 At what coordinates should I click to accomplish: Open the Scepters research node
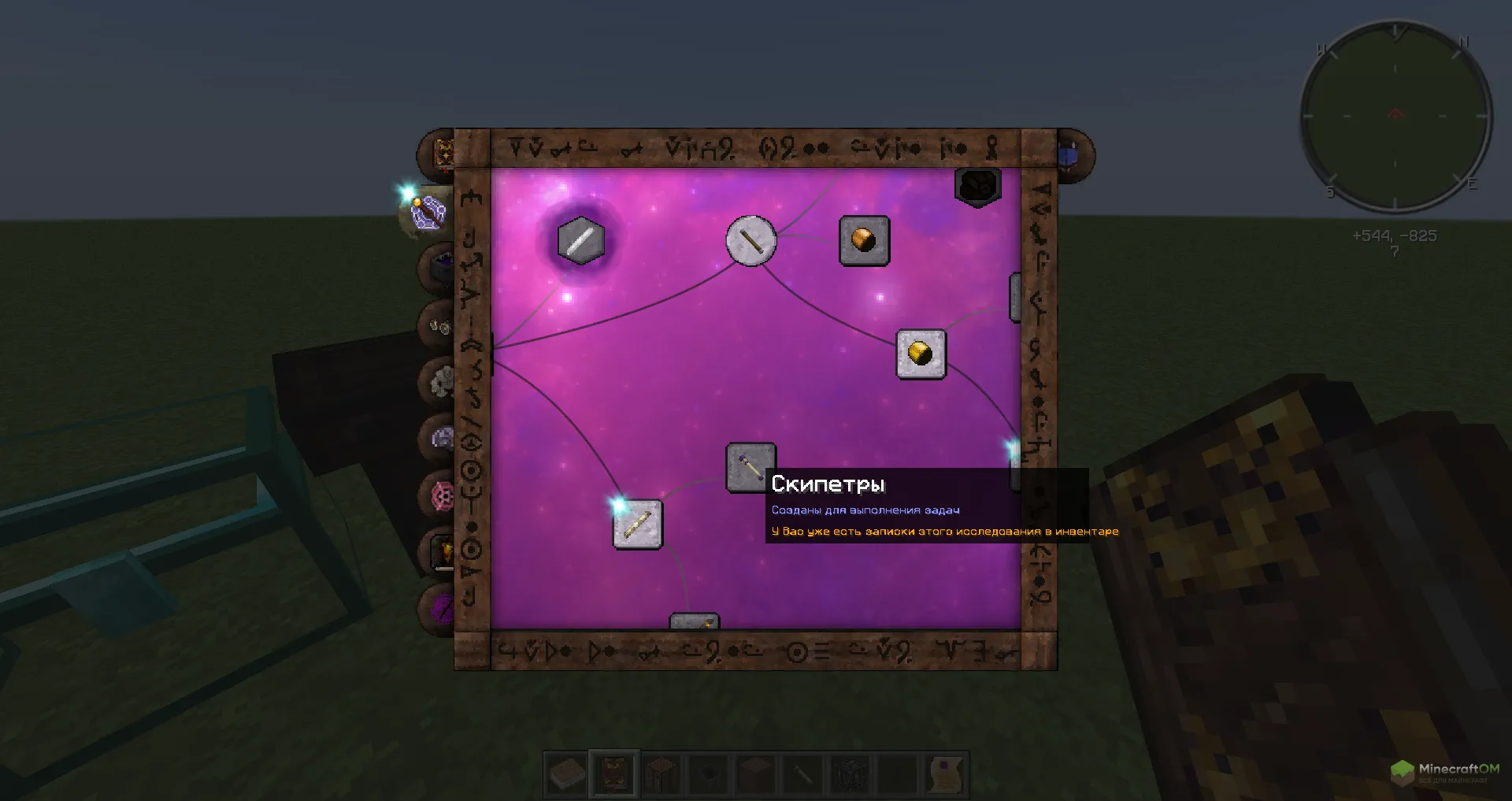pos(750,468)
